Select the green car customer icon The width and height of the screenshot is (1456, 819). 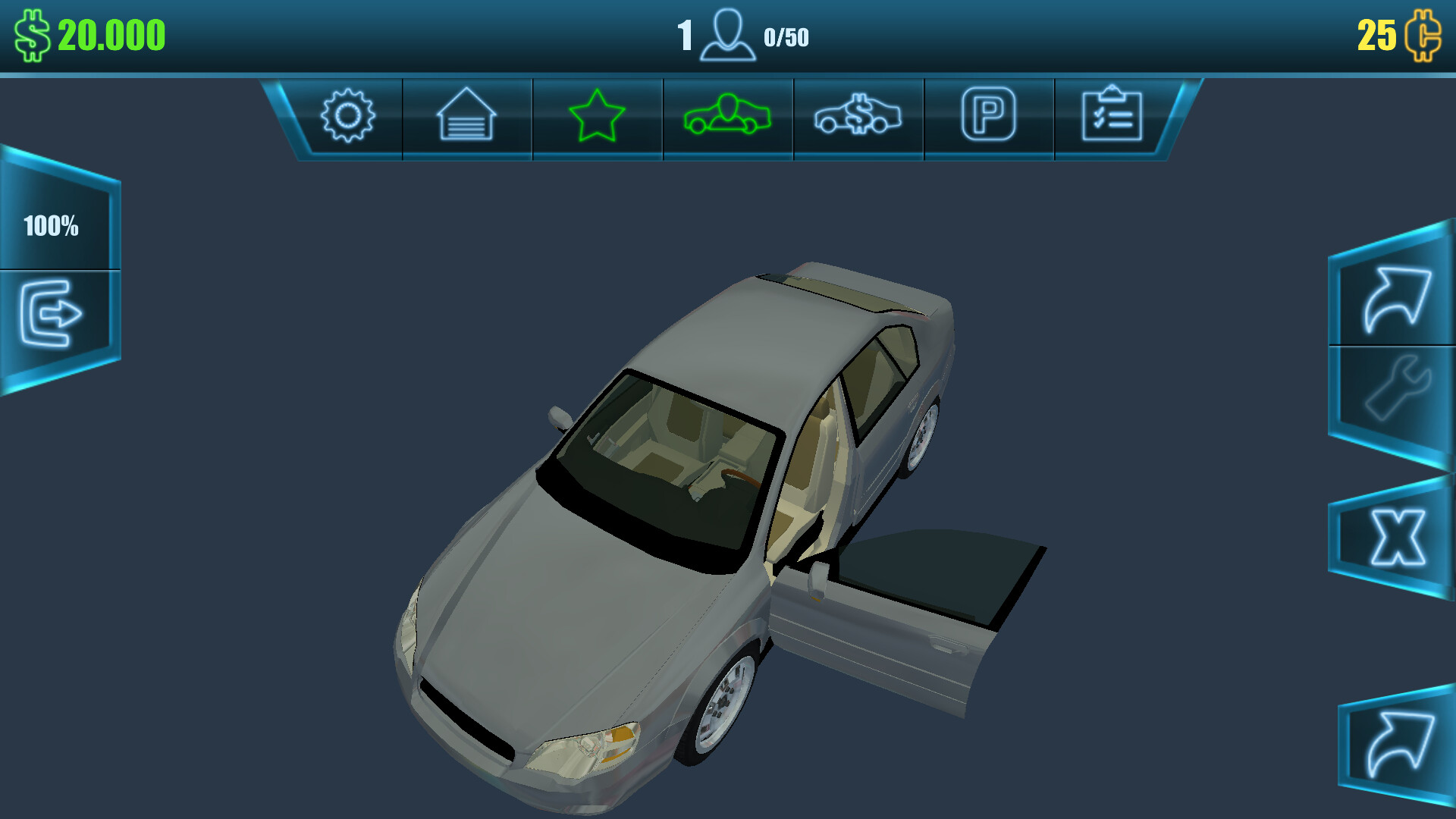pyautogui.click(x=727, y=116)
